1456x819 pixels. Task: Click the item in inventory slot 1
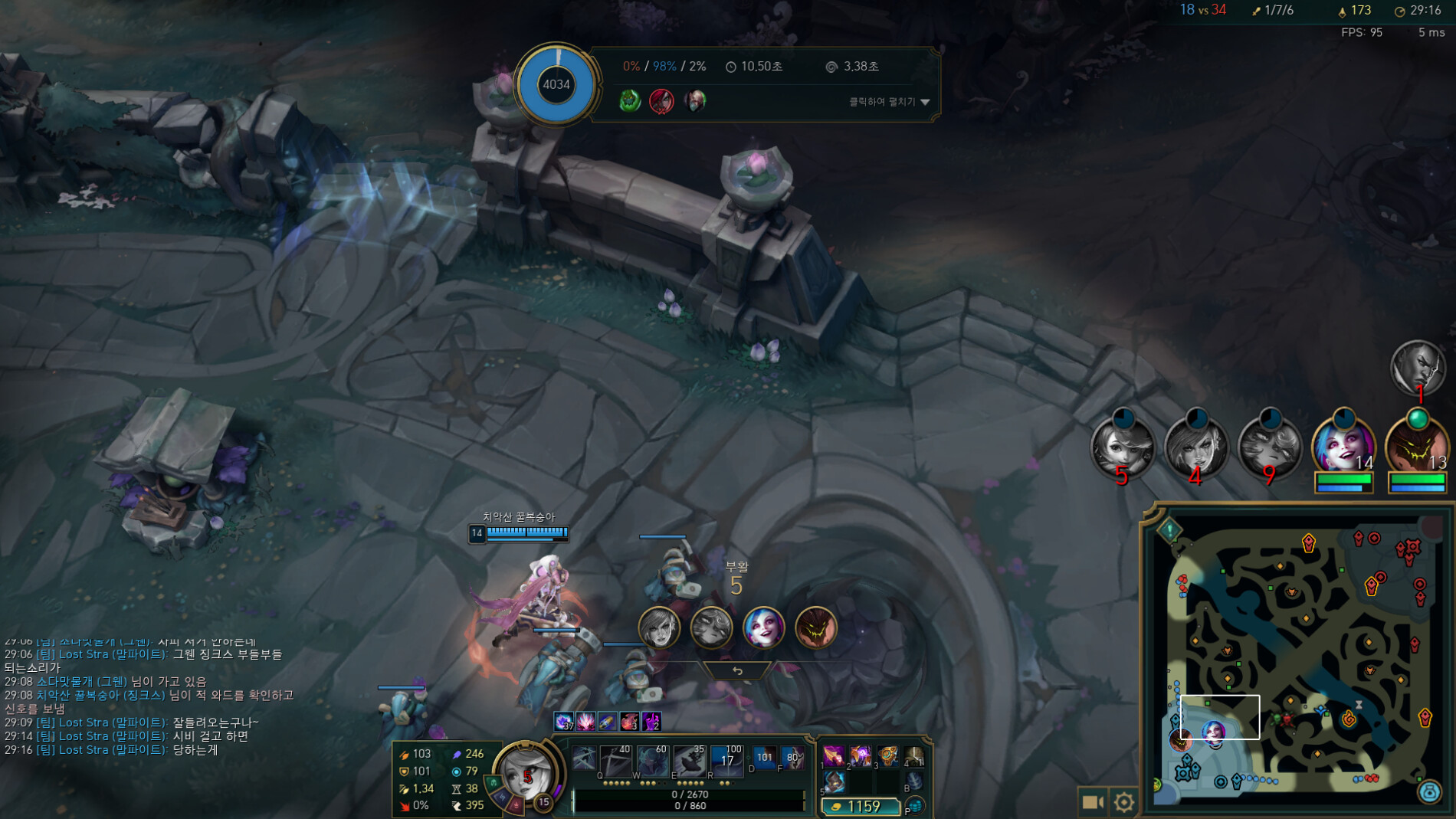(834, 756)
